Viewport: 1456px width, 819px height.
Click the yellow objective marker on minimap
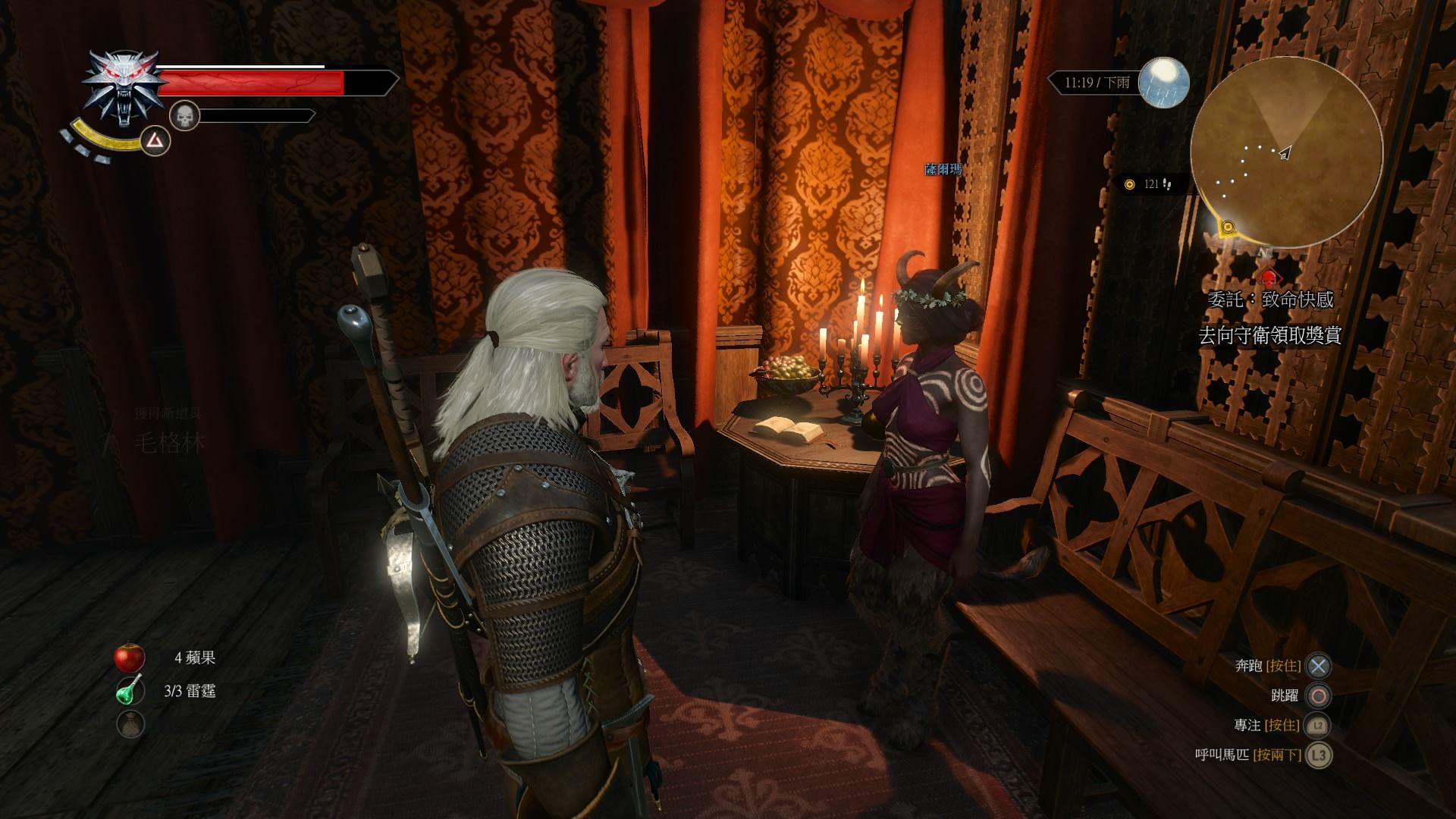pos(1227,226)
